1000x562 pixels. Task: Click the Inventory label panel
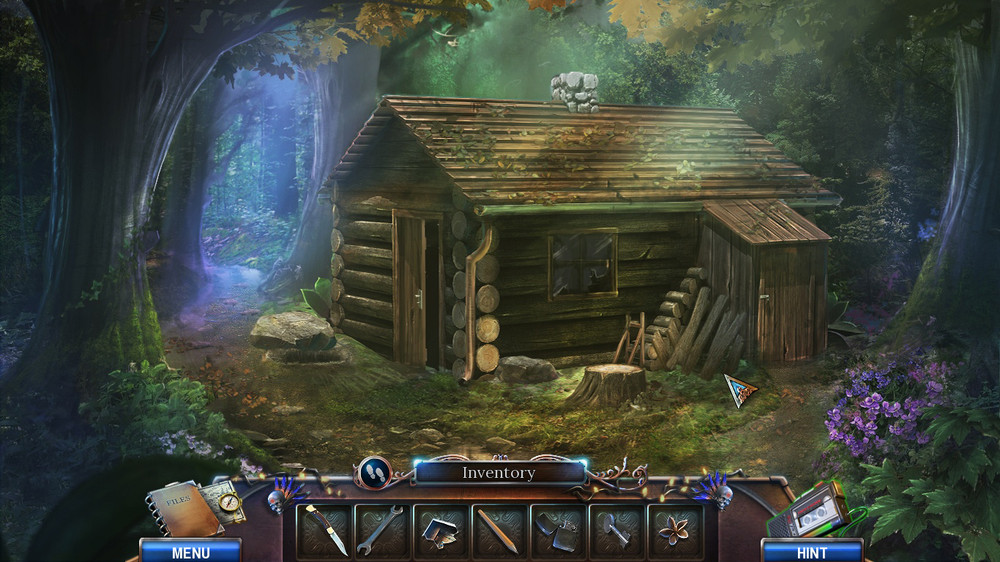click(x=499, y=473)
